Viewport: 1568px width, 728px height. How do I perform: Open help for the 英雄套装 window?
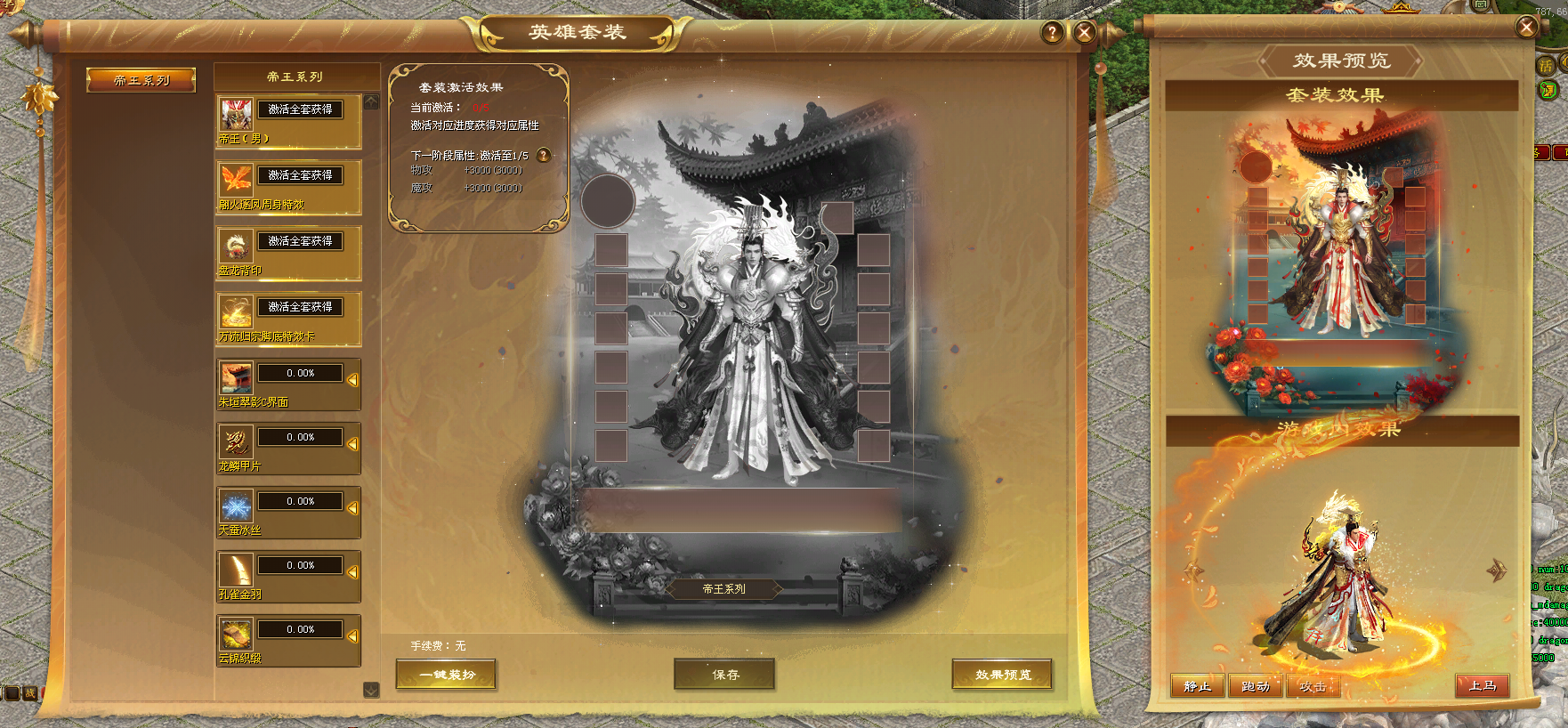click(x=1052, y=33)
